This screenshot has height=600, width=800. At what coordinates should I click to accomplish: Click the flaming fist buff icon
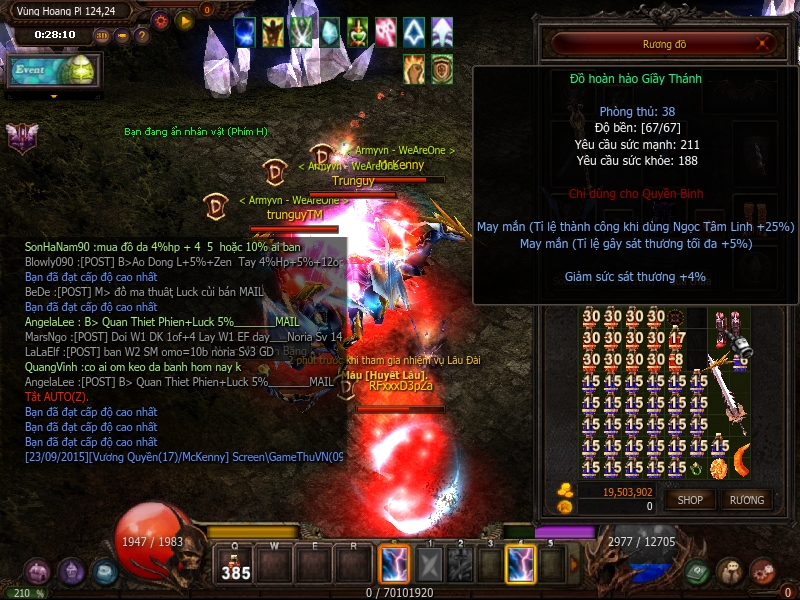click(x=414, y=68)
